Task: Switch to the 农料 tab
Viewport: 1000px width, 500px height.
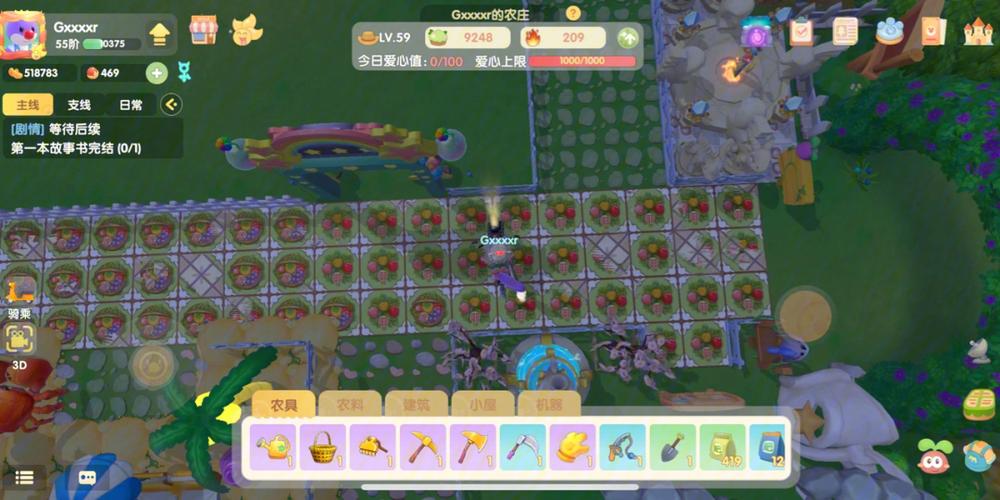Action: 351,406
